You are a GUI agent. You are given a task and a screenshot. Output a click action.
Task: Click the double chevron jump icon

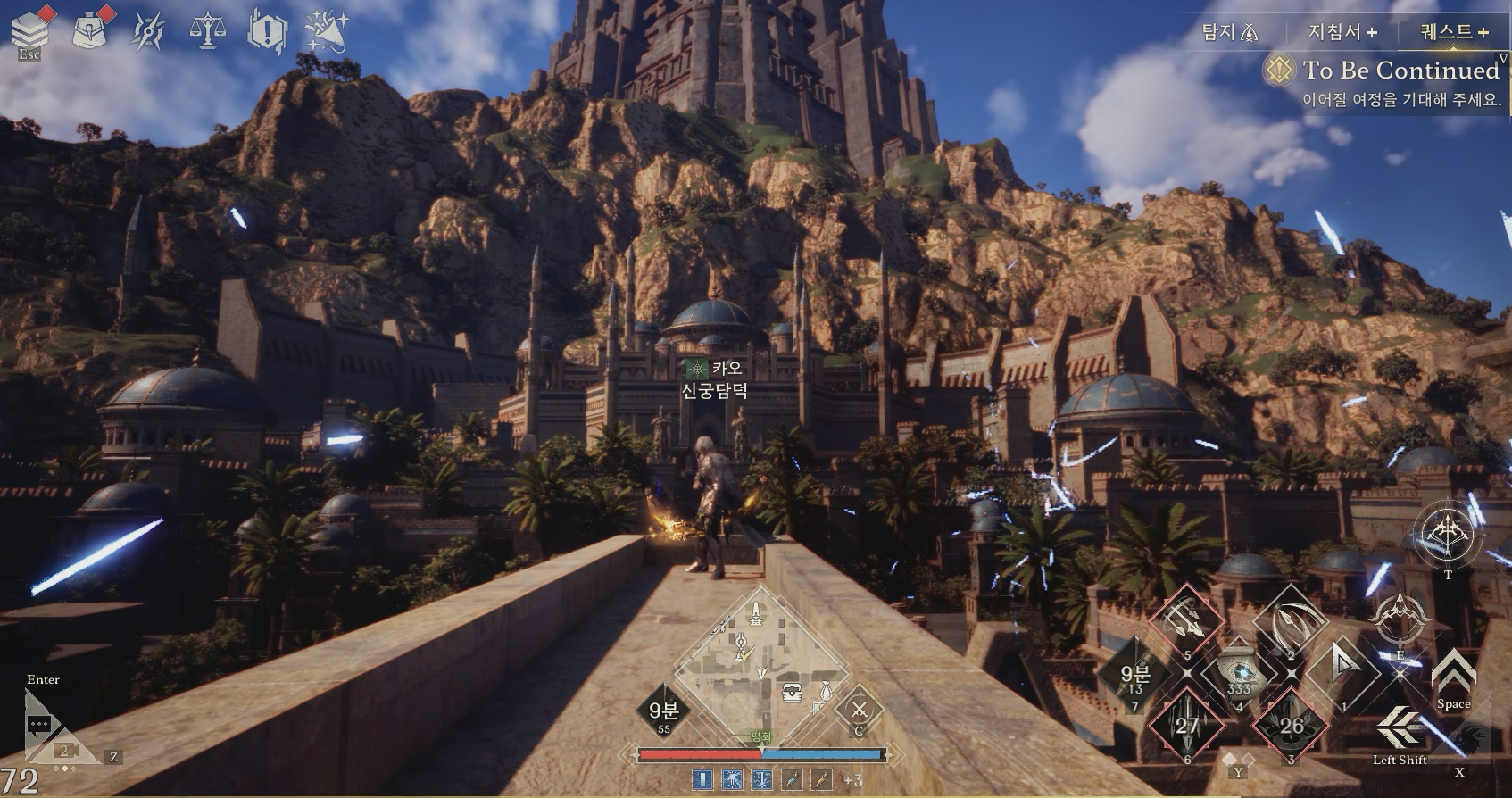[x=1453, y=672]
